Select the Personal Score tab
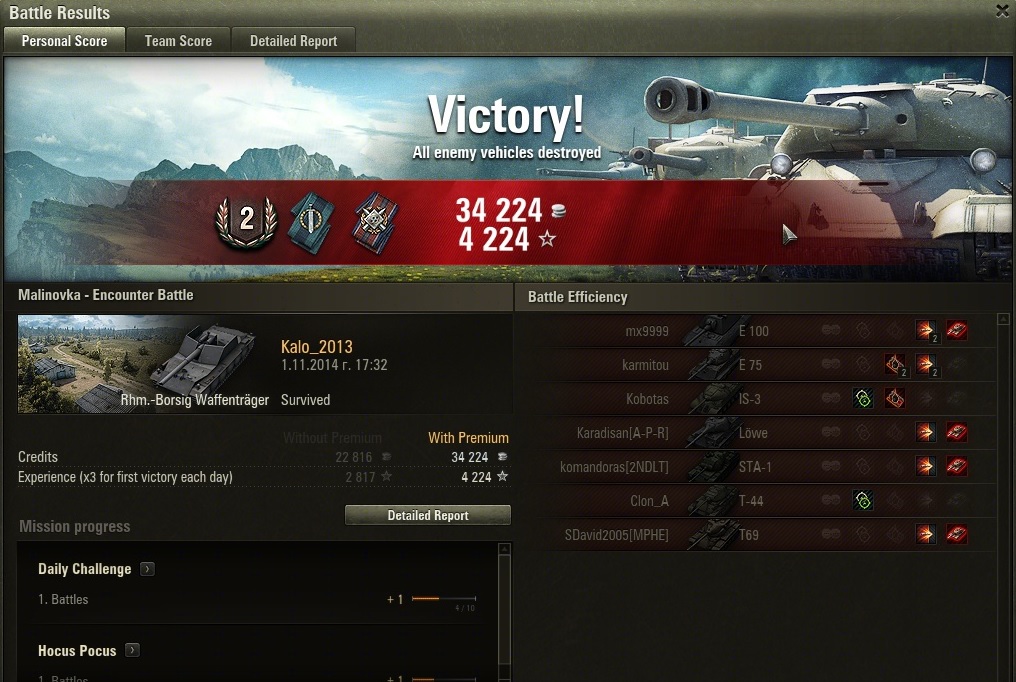Screen dimensions: 1016x682 point(64,41)
